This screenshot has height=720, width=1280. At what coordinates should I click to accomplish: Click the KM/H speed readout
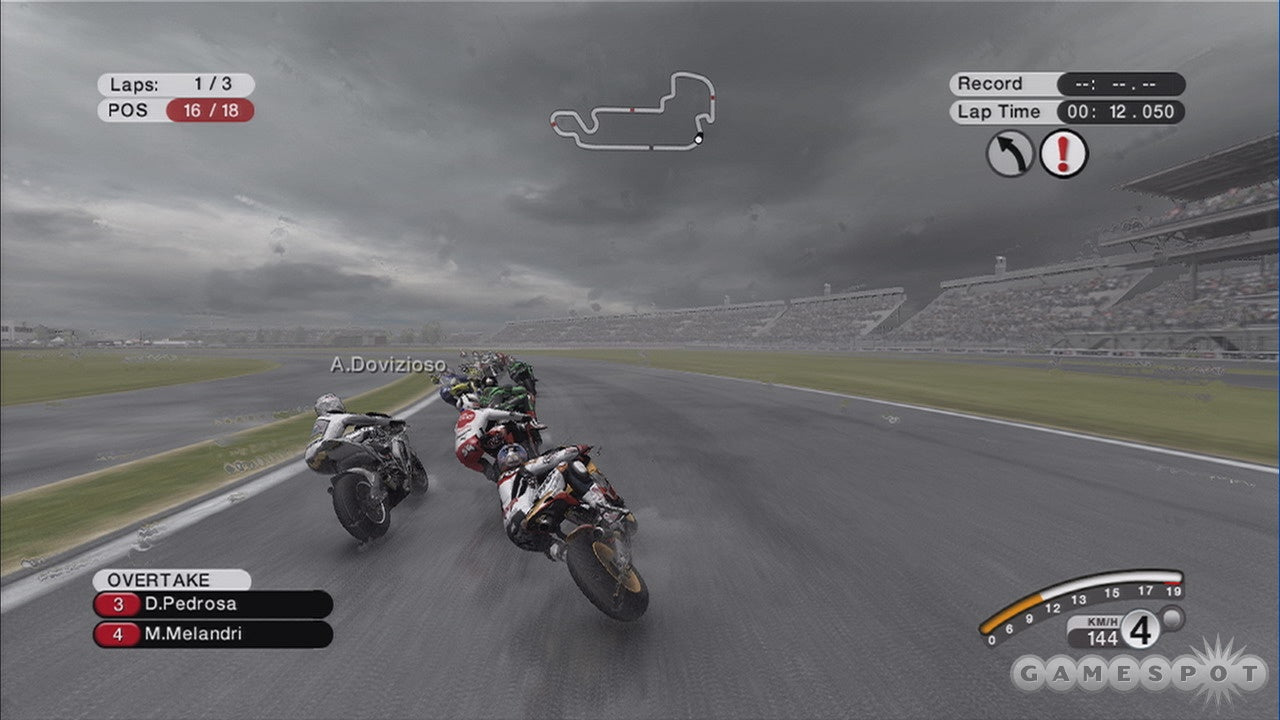[x=1100, y=633]
